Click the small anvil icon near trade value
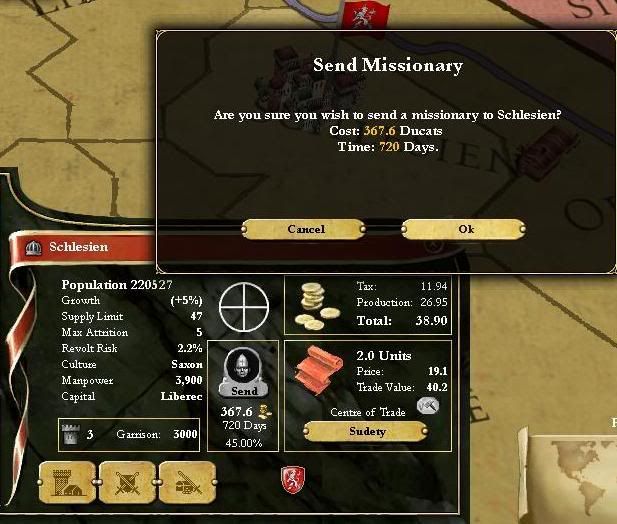617x524 pixels. click(x=428, y=405)
